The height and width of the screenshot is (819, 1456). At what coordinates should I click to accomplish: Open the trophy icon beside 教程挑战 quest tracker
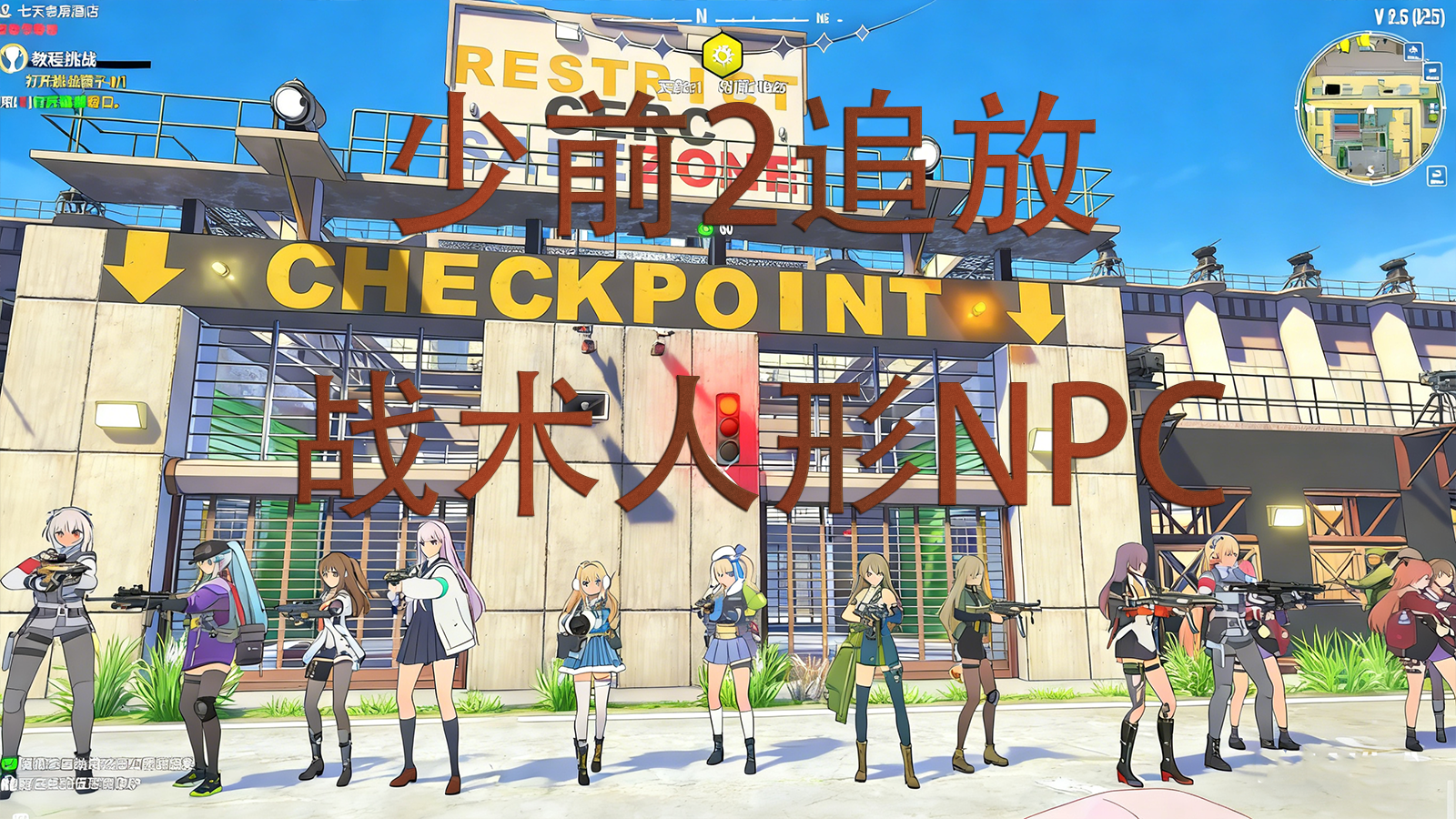(13, 58)
